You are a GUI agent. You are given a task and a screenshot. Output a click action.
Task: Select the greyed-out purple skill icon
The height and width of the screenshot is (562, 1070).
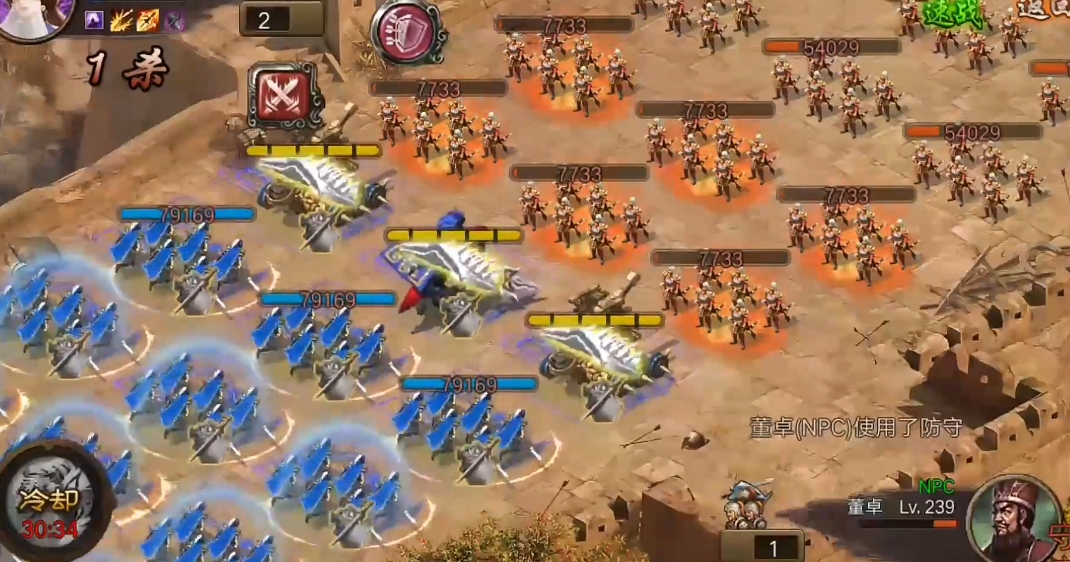coord(174,19)
